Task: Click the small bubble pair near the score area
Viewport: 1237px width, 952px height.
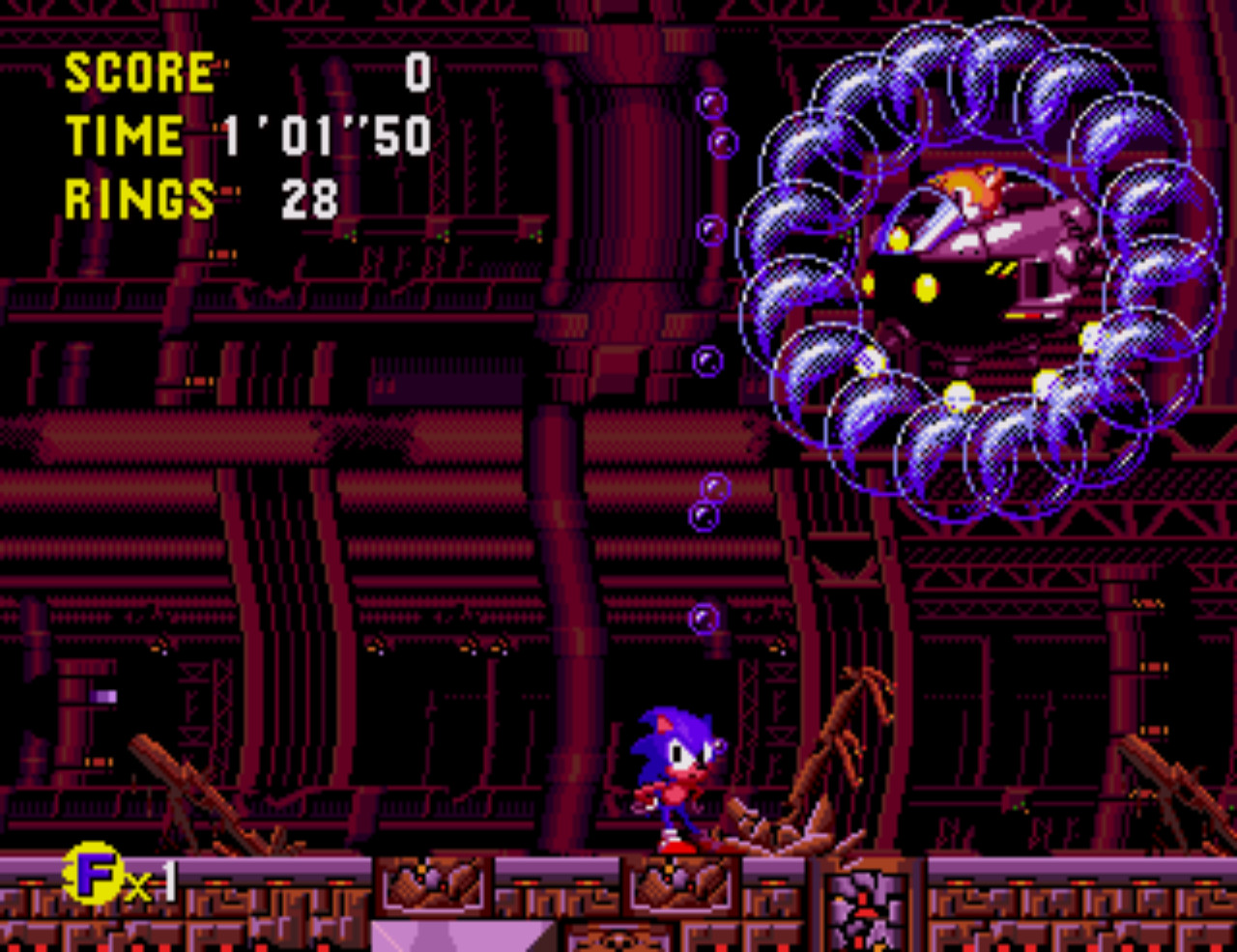Action: pyautogui.click(x=715, y=121)
